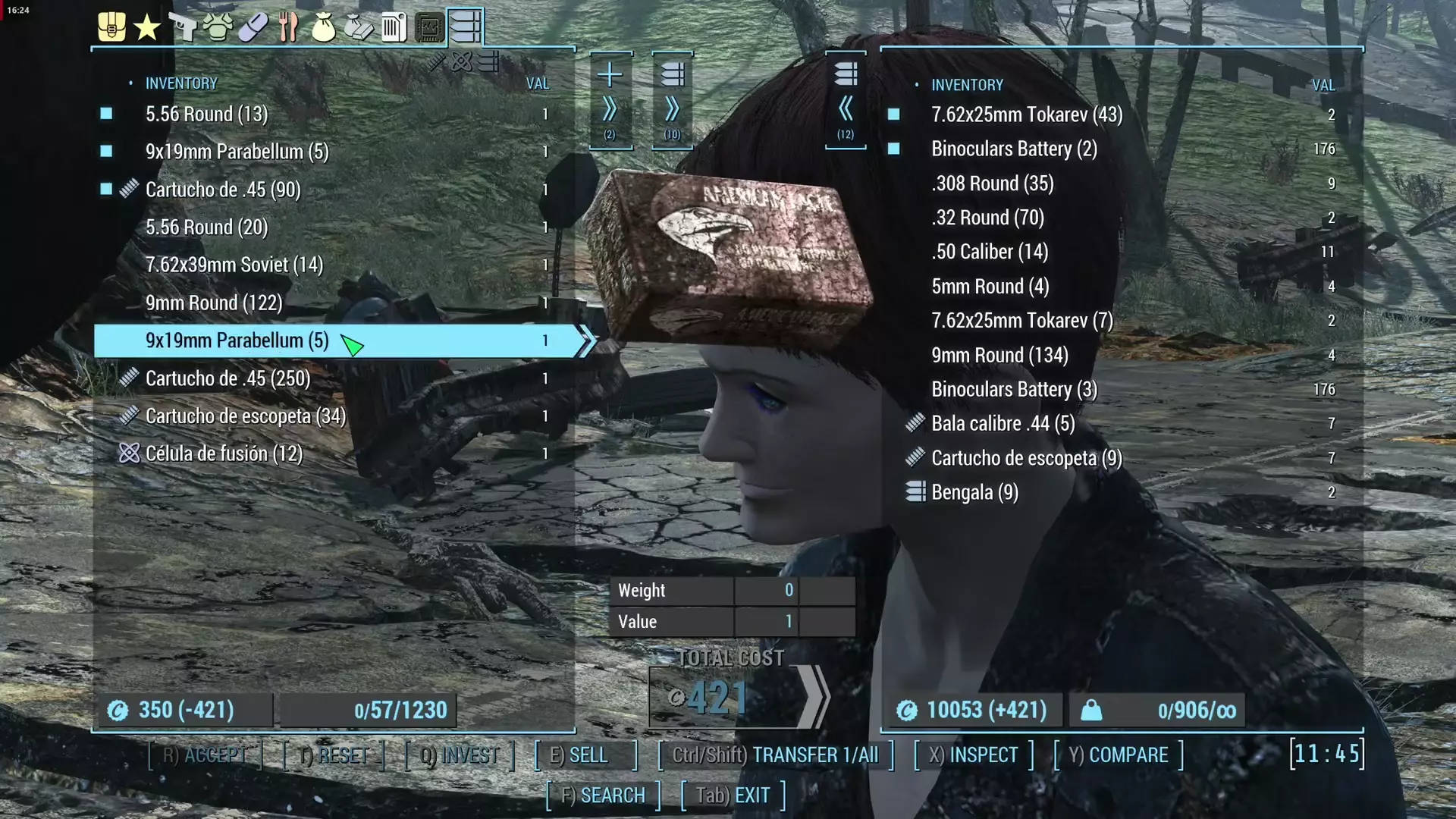Accept the pending trade
Image resolution: width=1456 pixels, height=819 pixels.
point(205,755)
